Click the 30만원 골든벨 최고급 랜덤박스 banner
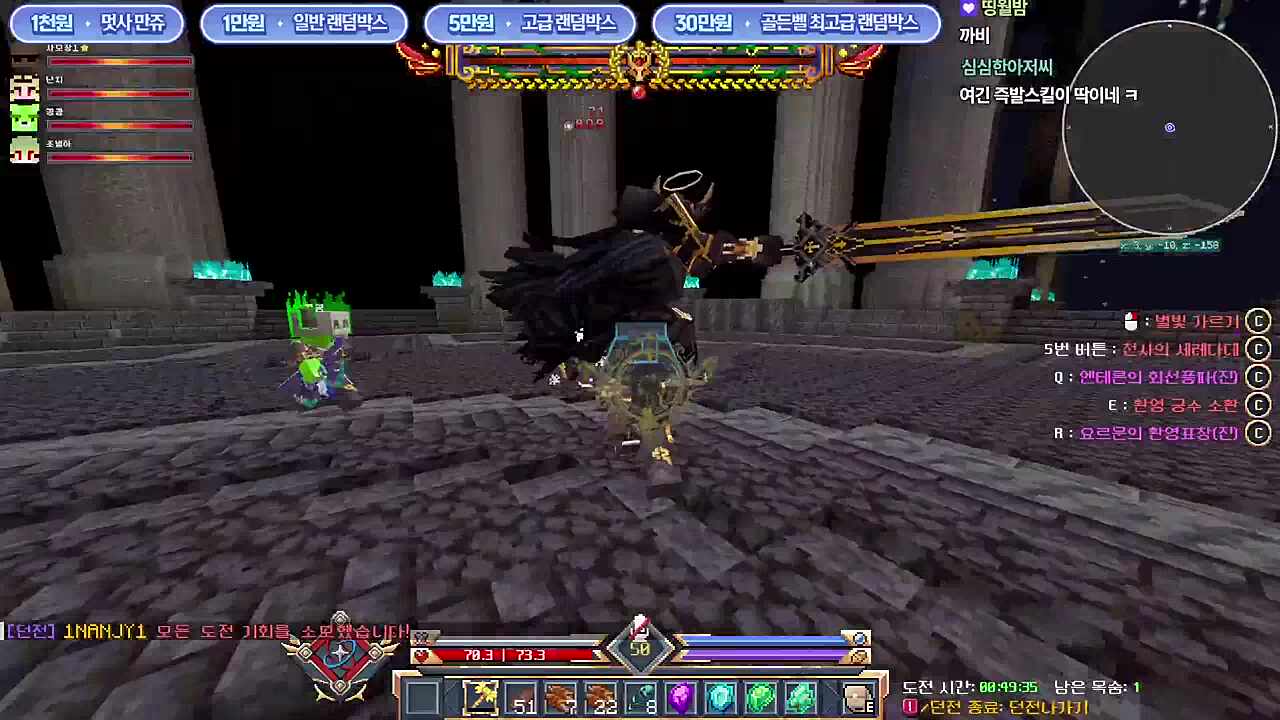This screenshot has width=1280, height=720. click(x=795, y=24)
